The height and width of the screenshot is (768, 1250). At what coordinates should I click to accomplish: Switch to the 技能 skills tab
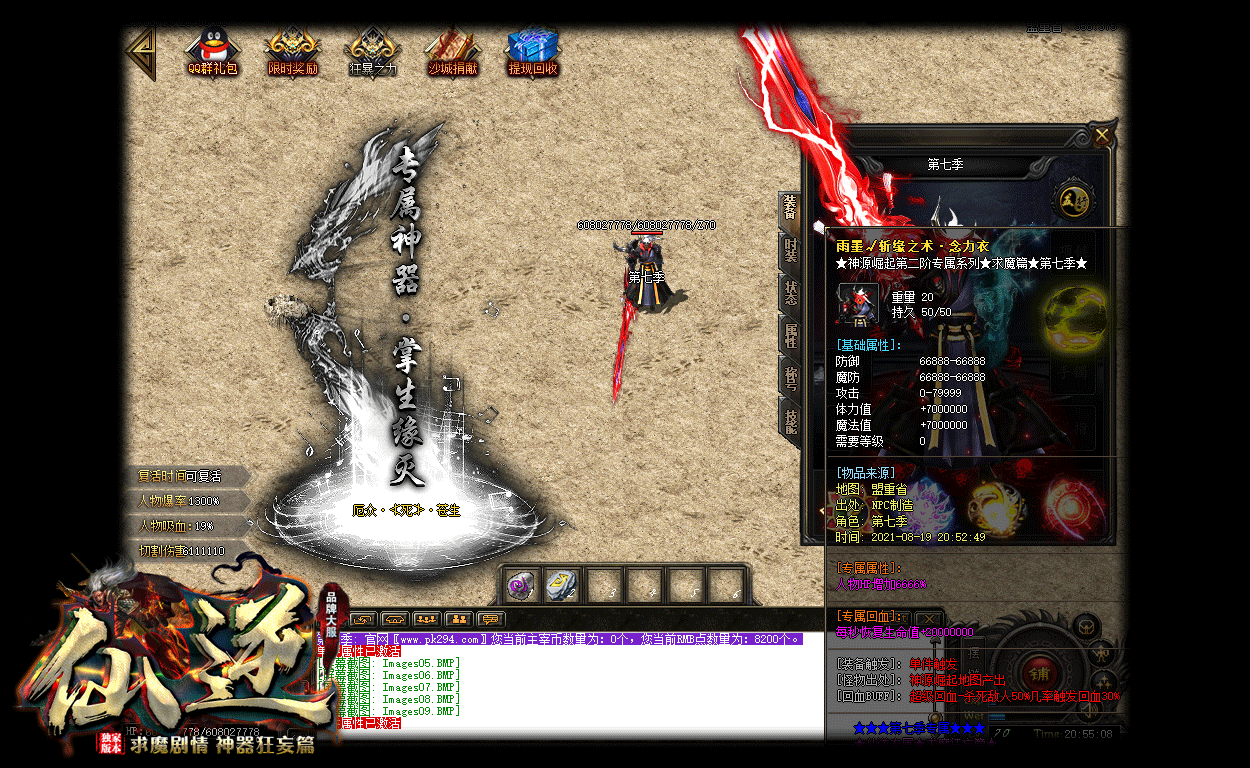[790, 420]
